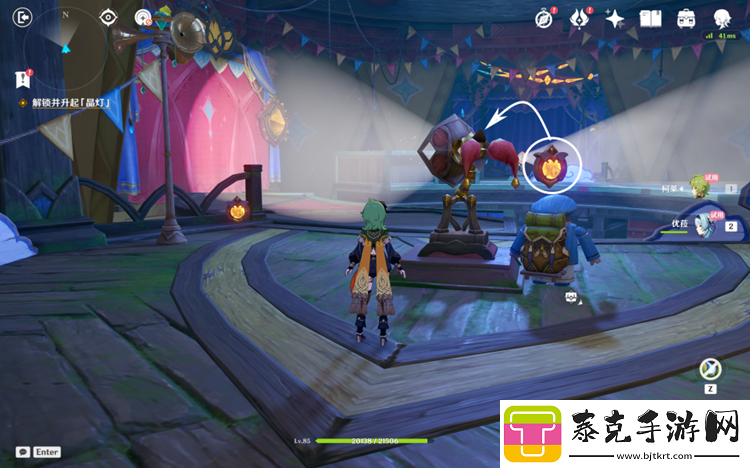Open the chat box labeled Enter

[x=38, y=452]
